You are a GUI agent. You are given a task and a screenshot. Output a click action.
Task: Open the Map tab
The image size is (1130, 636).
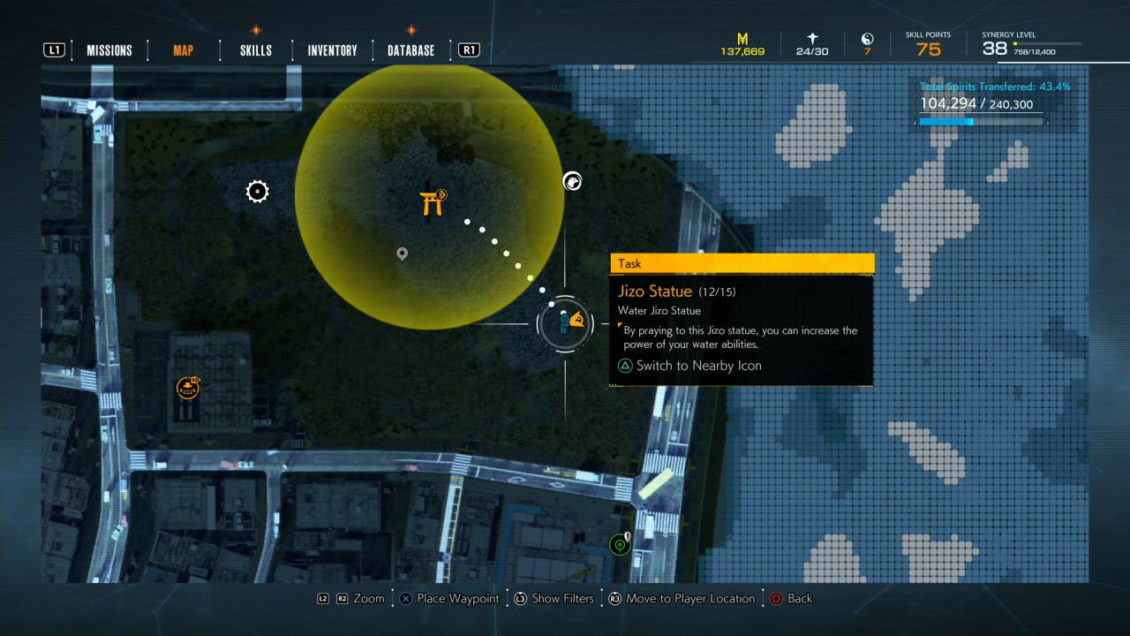[x=183, y=50]
